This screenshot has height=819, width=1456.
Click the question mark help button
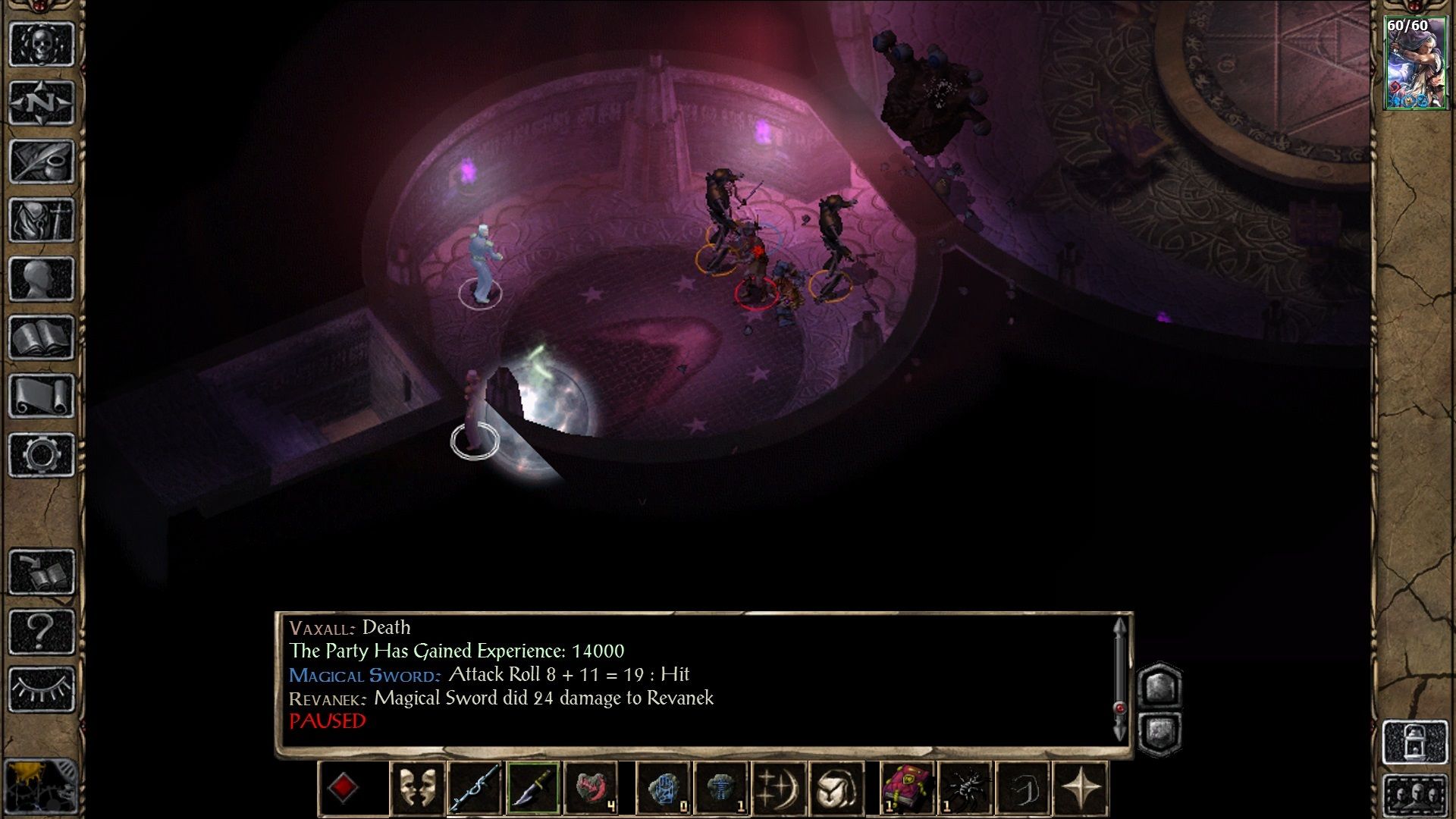coord(41,630)
